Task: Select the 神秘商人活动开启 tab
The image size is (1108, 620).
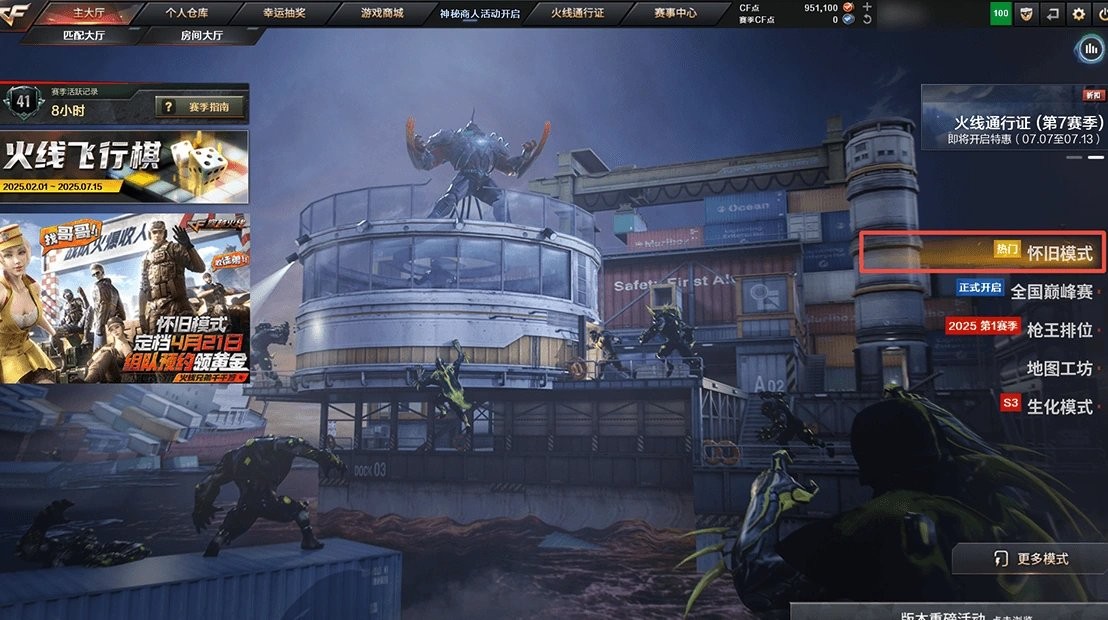Action: (x=480, y=13)
